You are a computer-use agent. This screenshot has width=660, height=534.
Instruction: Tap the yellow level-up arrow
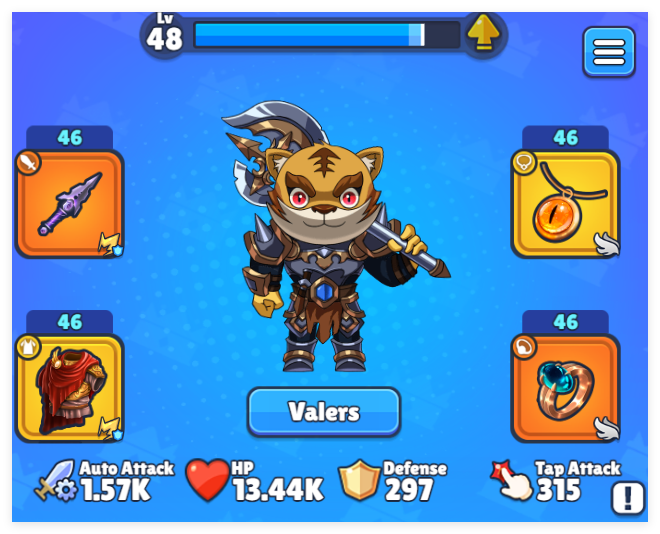coord(484,33)
